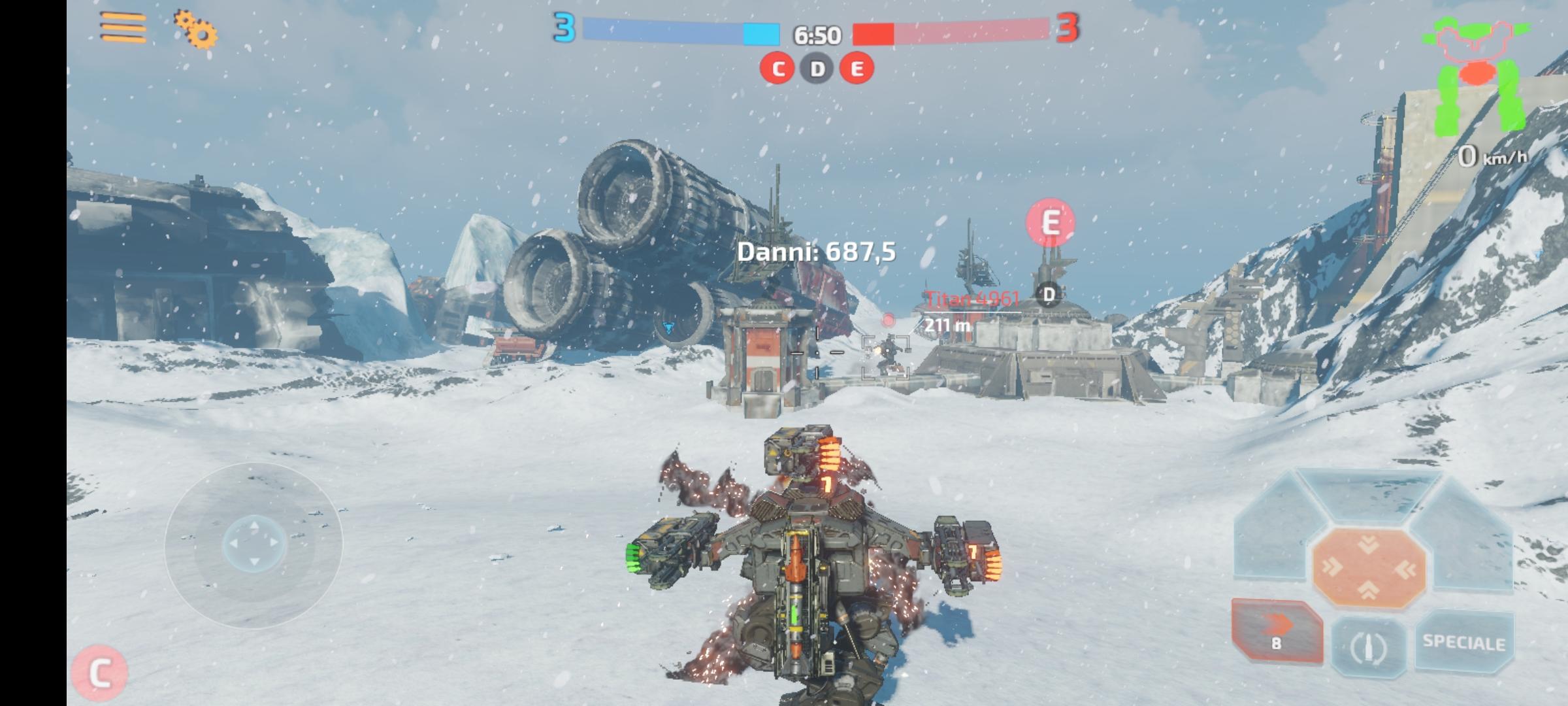This screenshot has width=1568, height=706.
Task: Select beacon C indicator at top
Action: [777, 68]
